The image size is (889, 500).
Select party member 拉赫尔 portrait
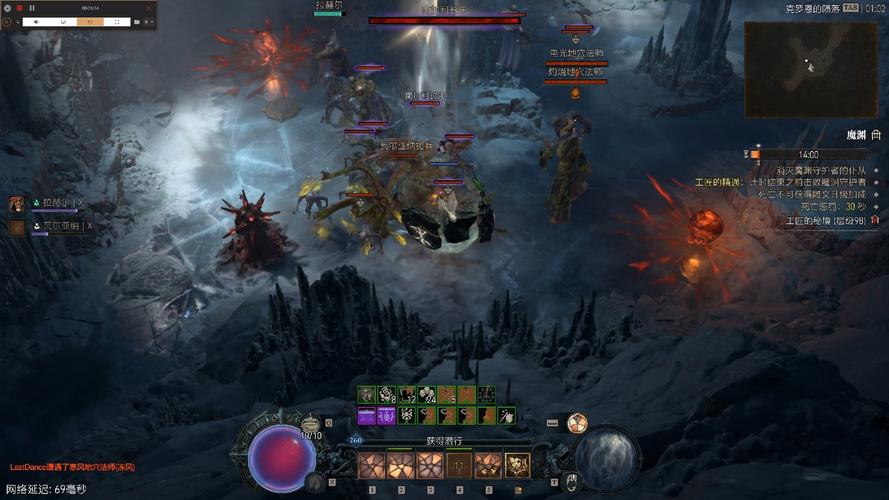pos(17,204)
